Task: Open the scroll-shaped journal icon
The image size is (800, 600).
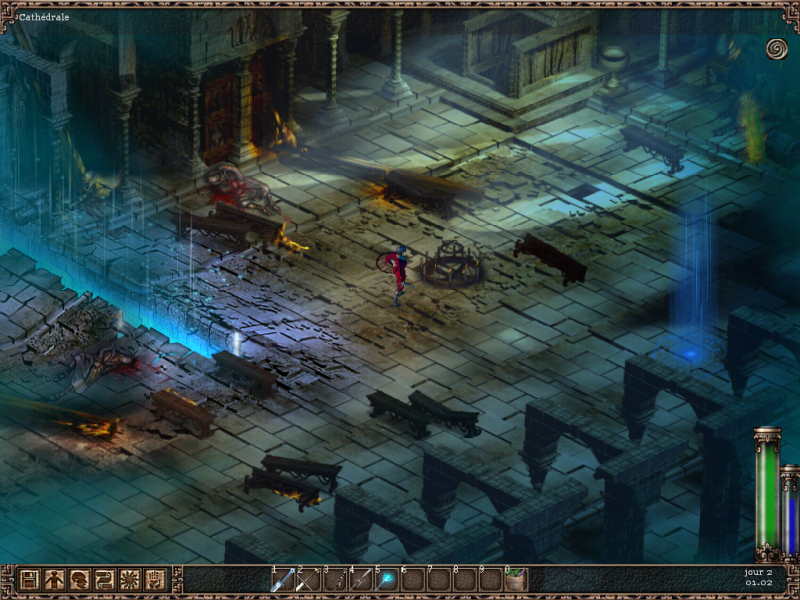Action: 104,579
